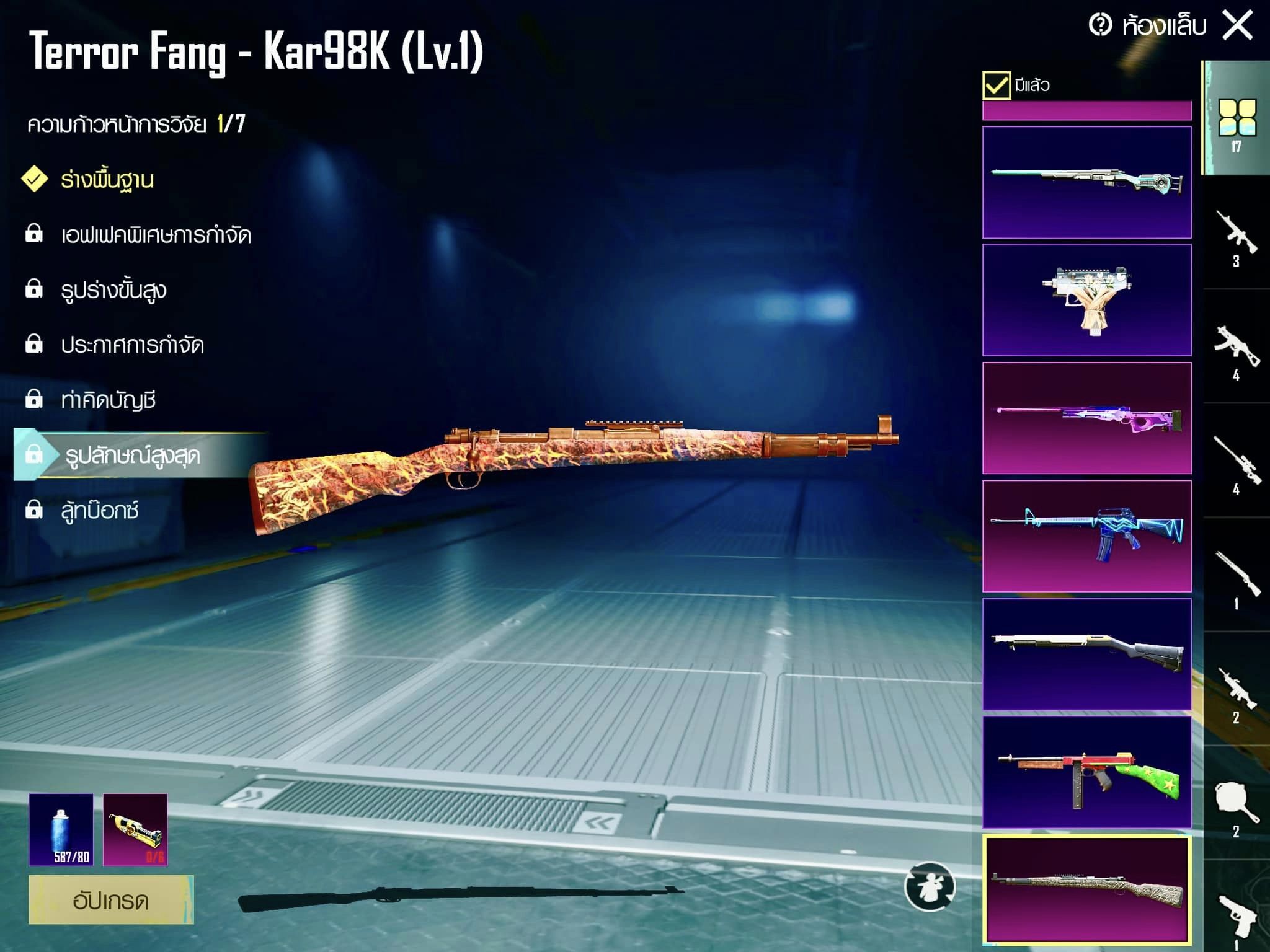Select ประกาศการกำจัด locked entry
The width and height of the screenshot is (1270, 952).
click(x=132, y=345)
